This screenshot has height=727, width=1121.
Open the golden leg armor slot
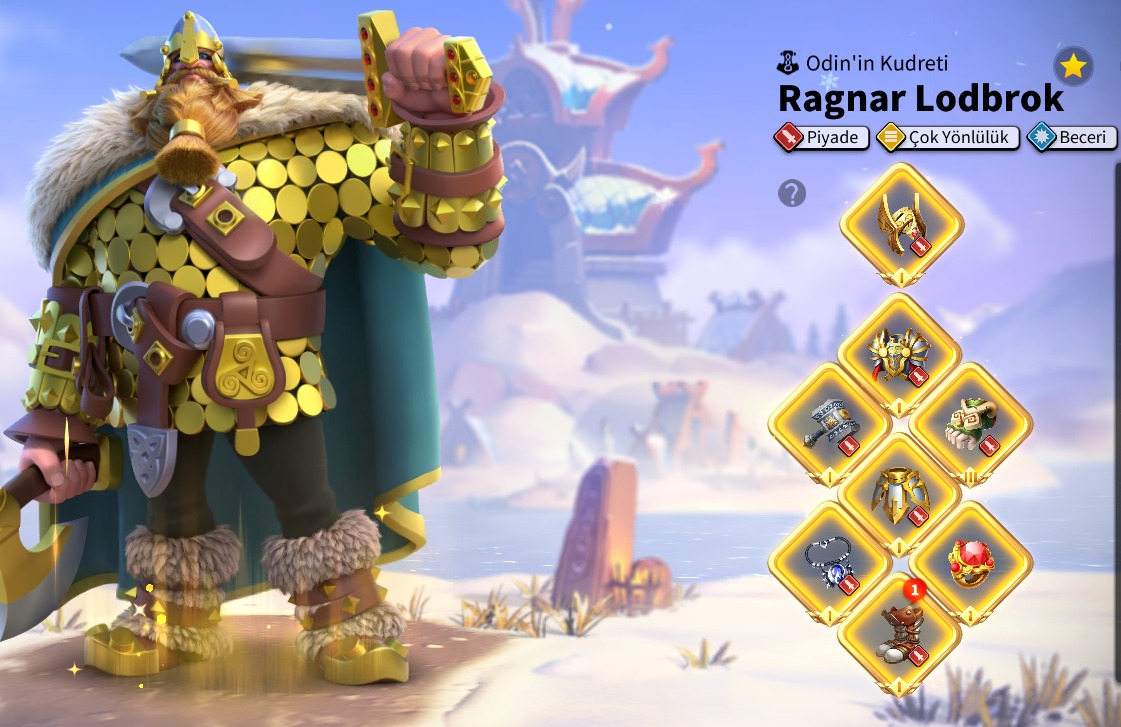(899, 494)
